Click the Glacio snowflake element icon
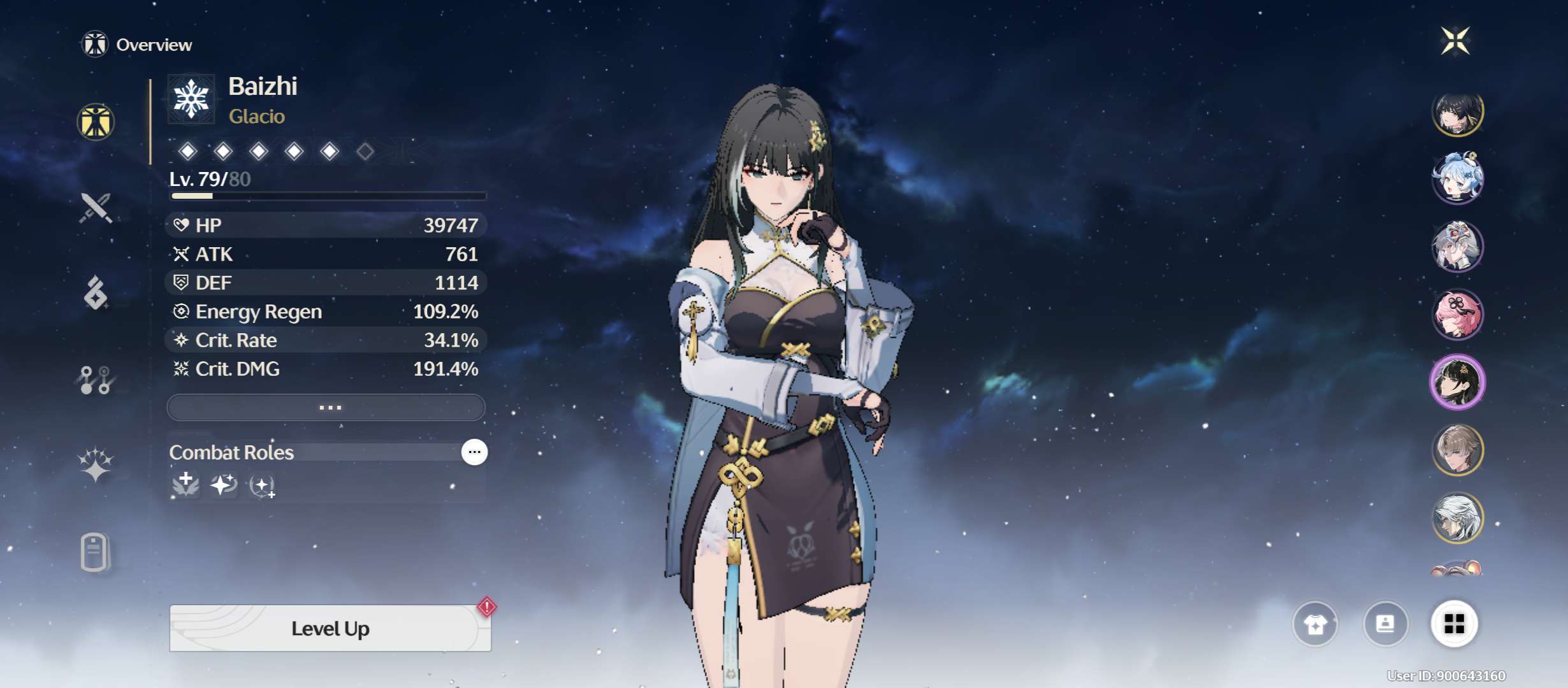Viewport: 1568px width, 688px height. 191,99
